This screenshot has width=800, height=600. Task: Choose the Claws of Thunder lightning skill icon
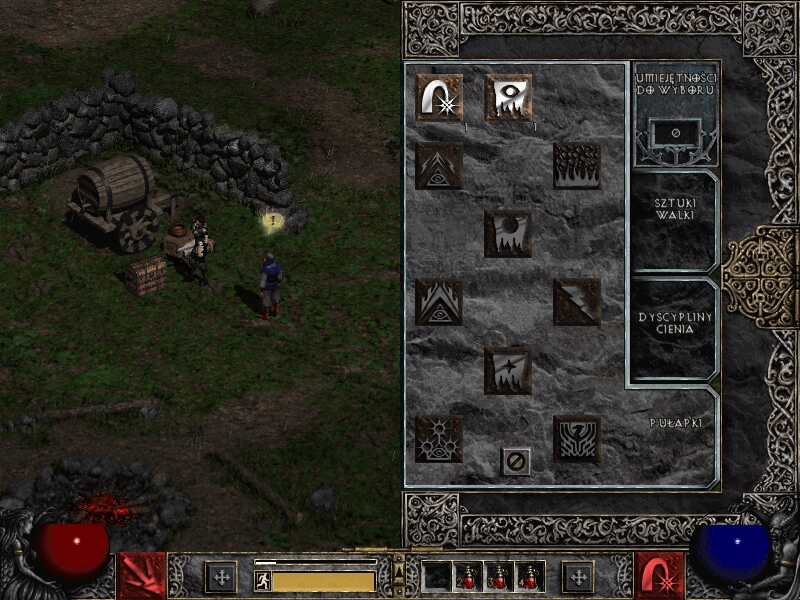(x=577, y=302)
